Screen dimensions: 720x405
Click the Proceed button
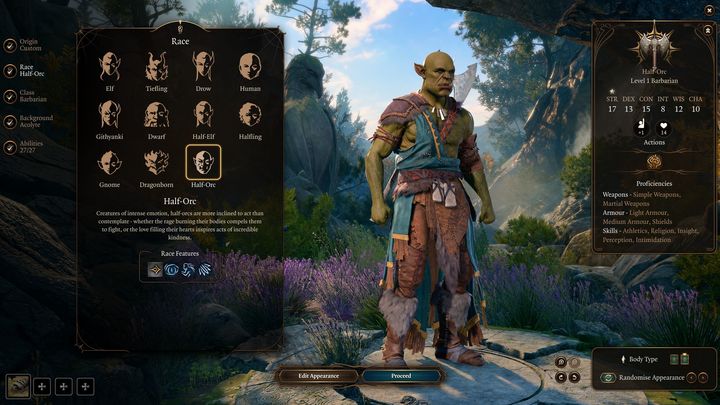click(x=401, y=376)
